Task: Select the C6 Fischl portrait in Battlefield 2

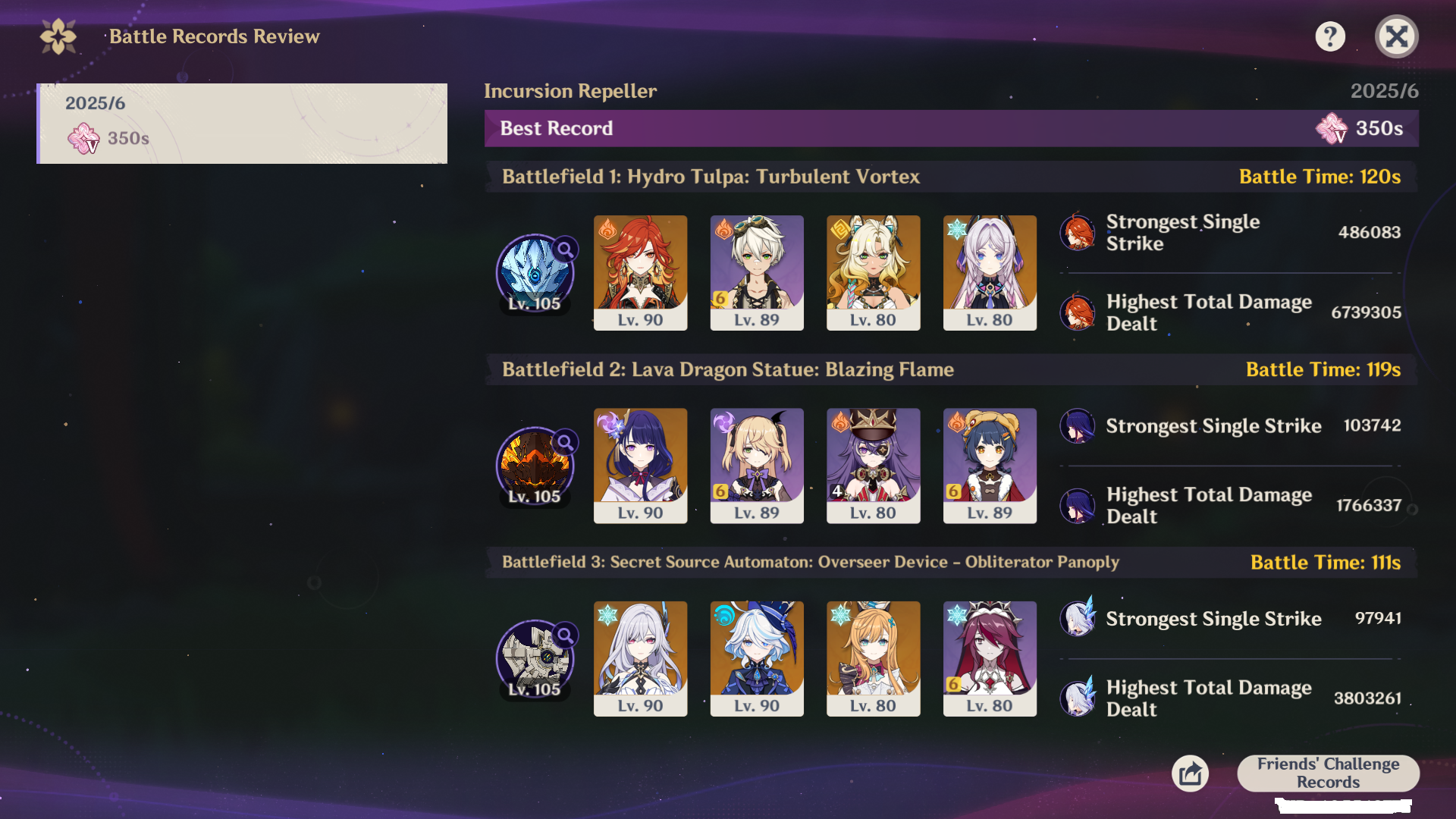Action: [x=757, y=466]
